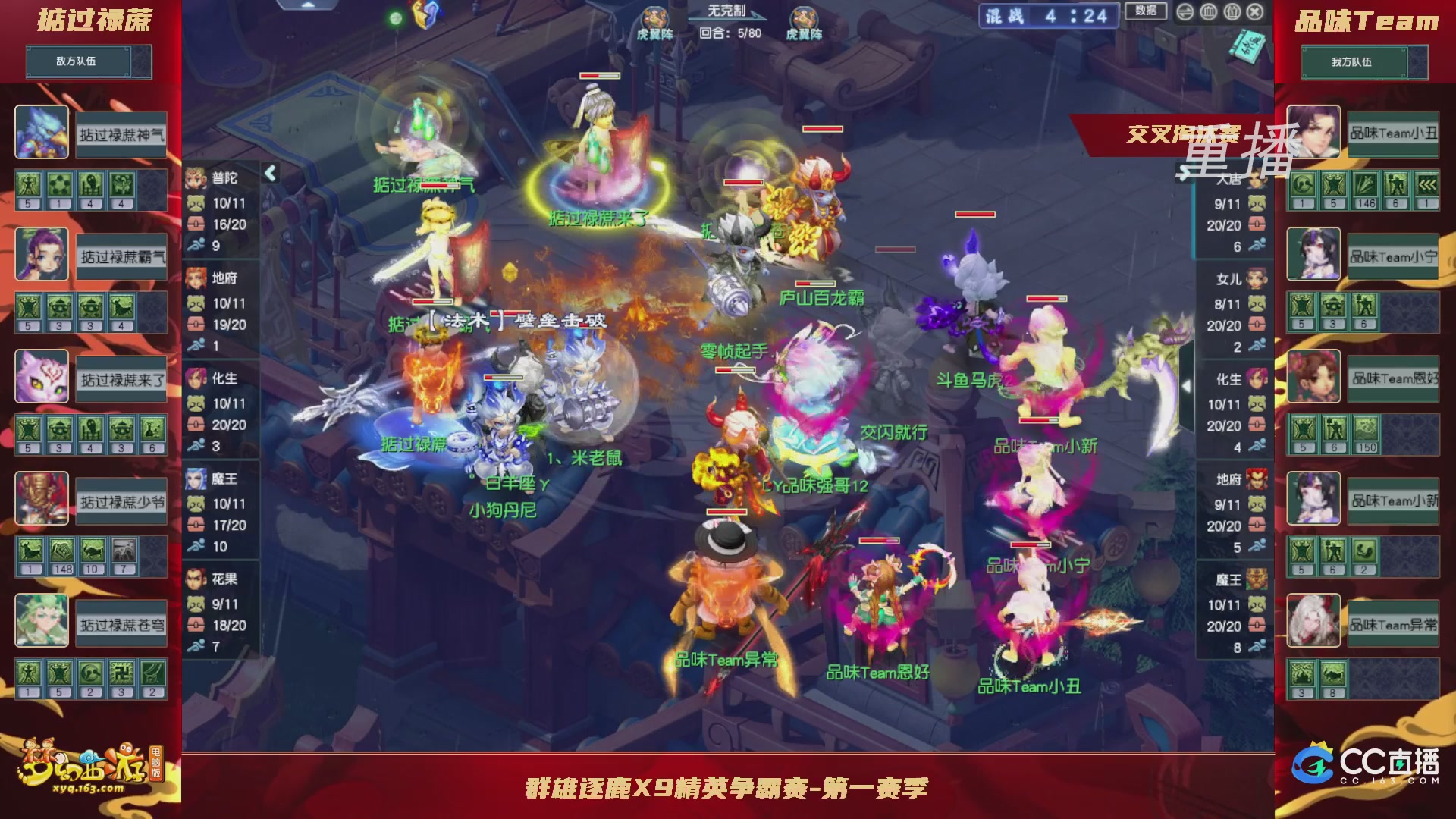The height and width of the screenshot is (819, 1456).
Task: Collapse the left unit stats panel via the < chevron
Action: (x=271, y=173)
